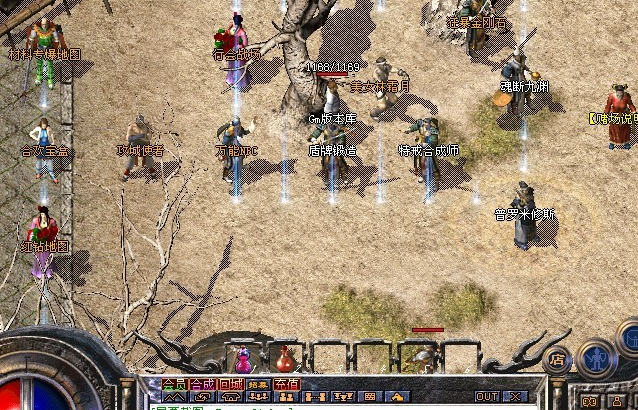Click the OUT logout button
Viewport: 638px width, 410px height.
[486, 397]
